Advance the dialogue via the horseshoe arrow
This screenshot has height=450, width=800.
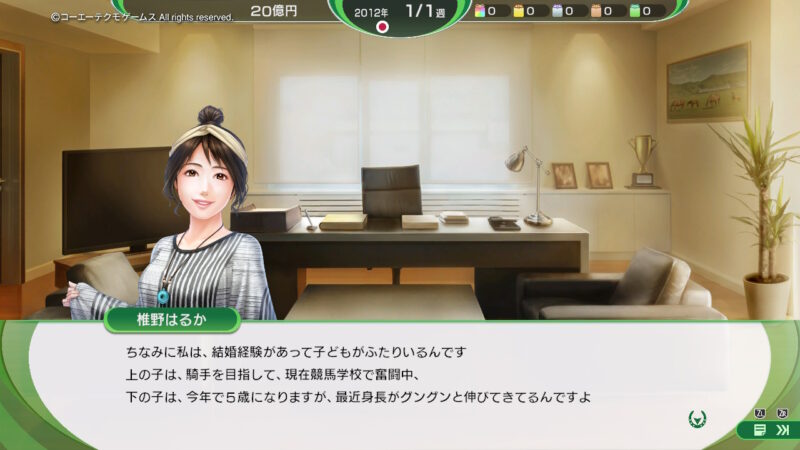[x=697, y=418]
